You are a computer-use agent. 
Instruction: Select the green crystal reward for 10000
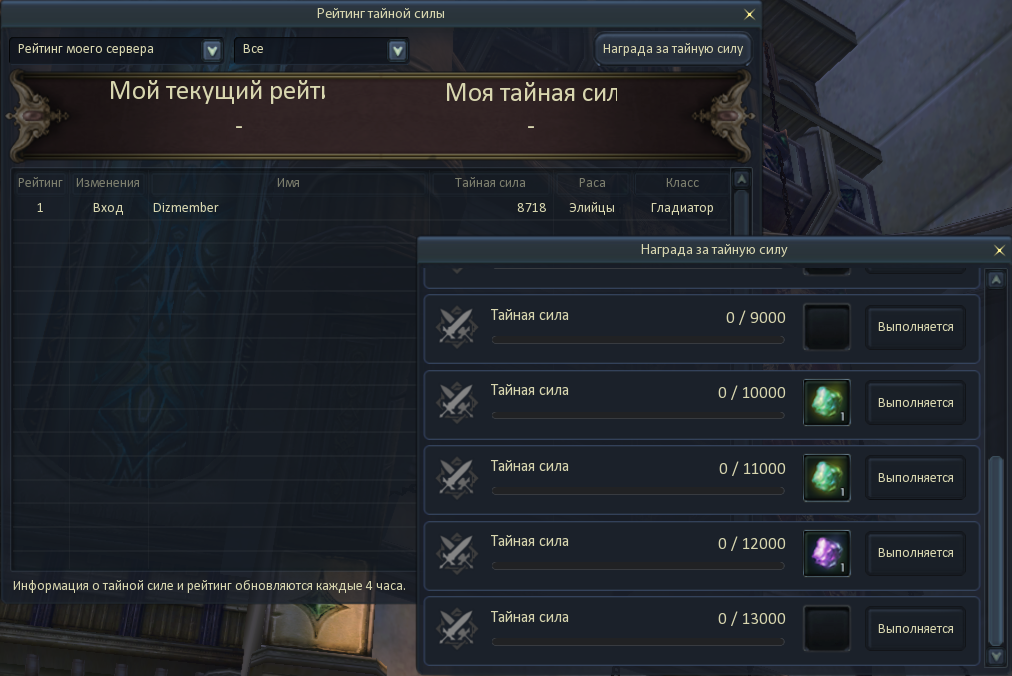pos(827,402)
